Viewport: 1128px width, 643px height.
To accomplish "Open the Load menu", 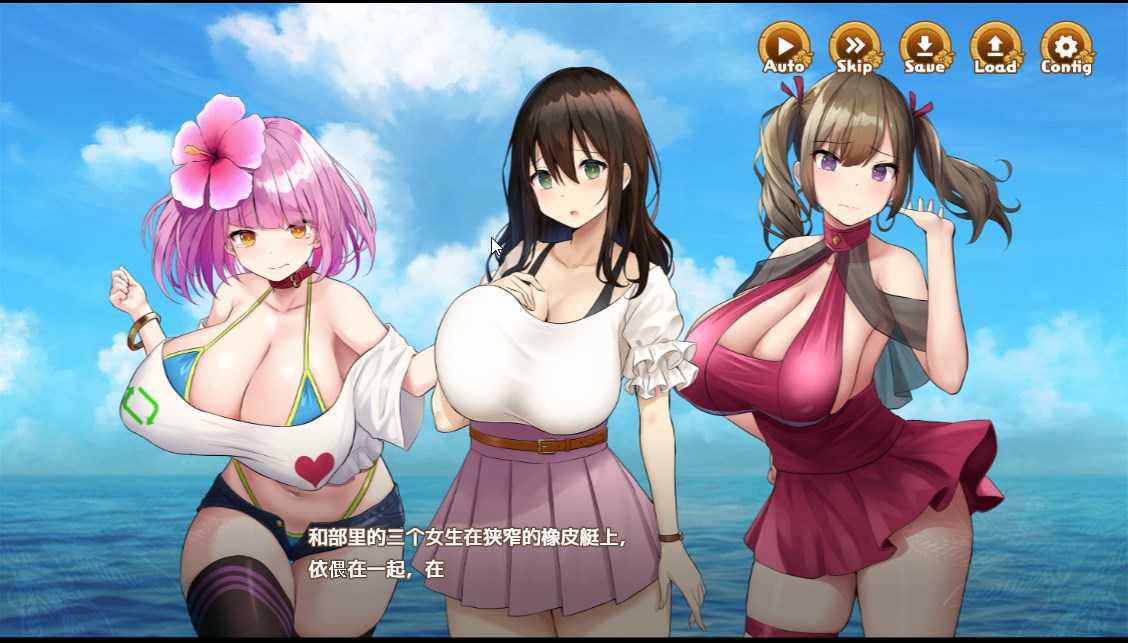I will click(995, 47).
